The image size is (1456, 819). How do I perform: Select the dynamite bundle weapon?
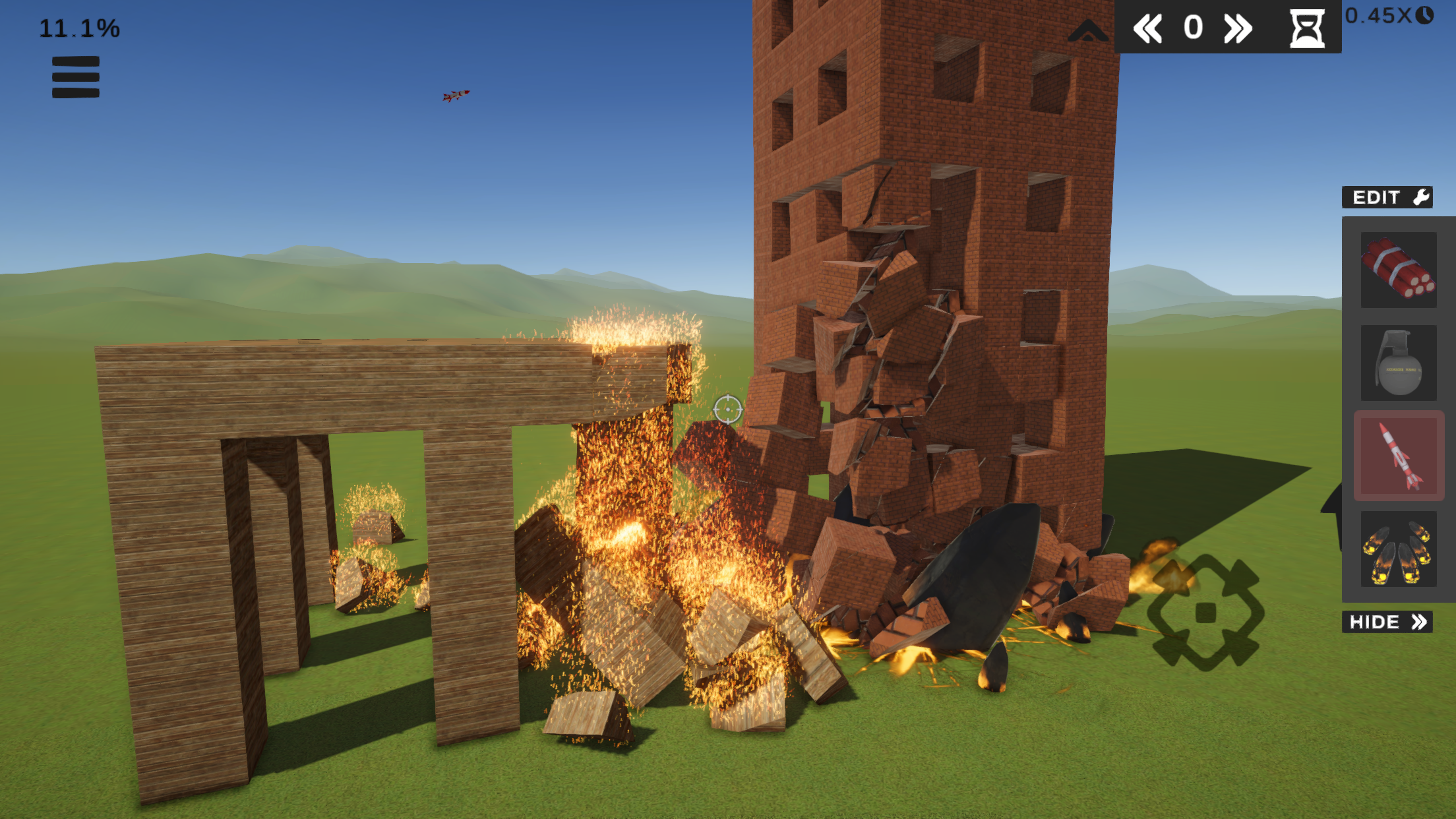(x=1398, y=269)
